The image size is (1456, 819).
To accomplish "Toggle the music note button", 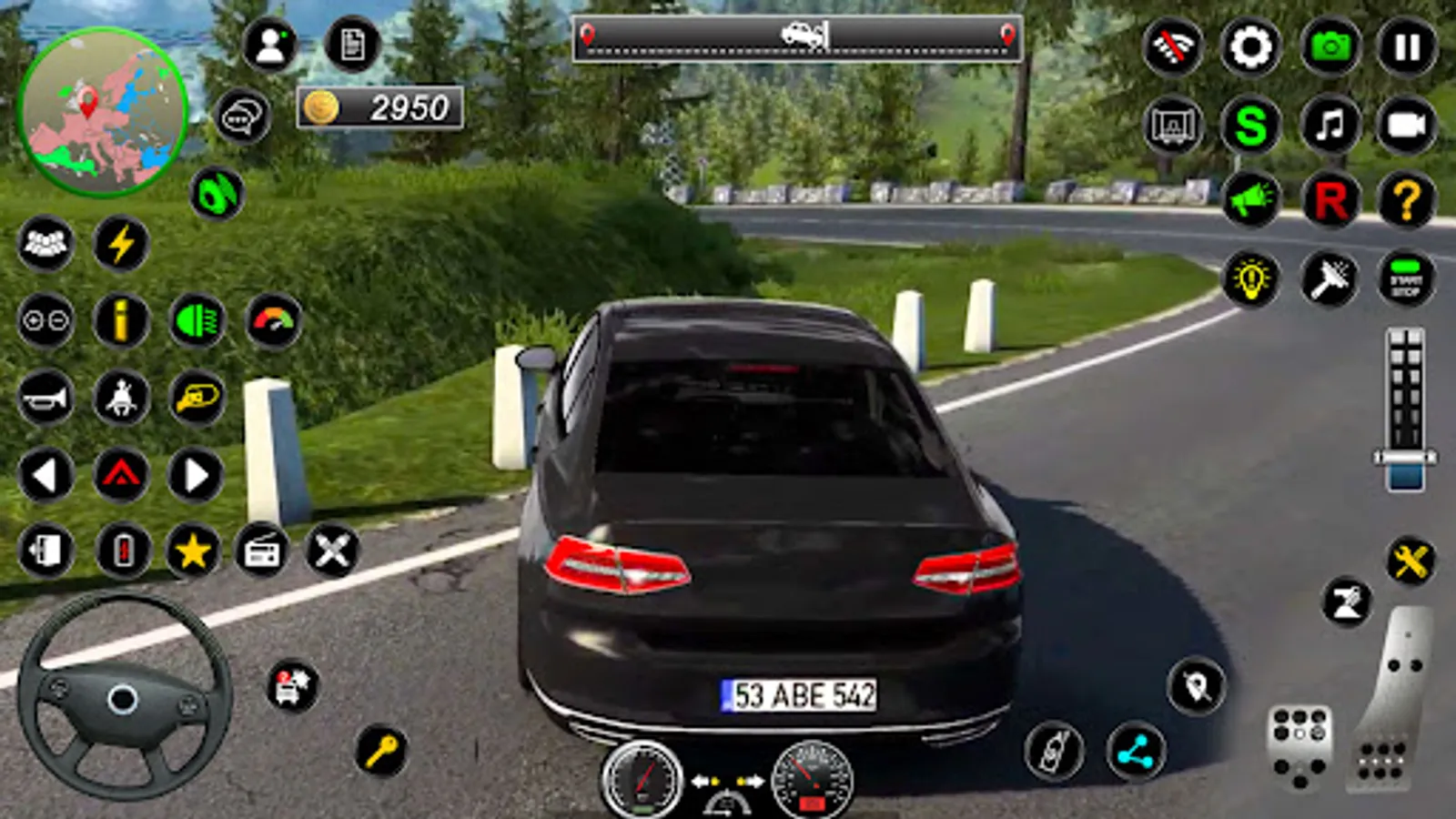I will (x=1330, y=125).
